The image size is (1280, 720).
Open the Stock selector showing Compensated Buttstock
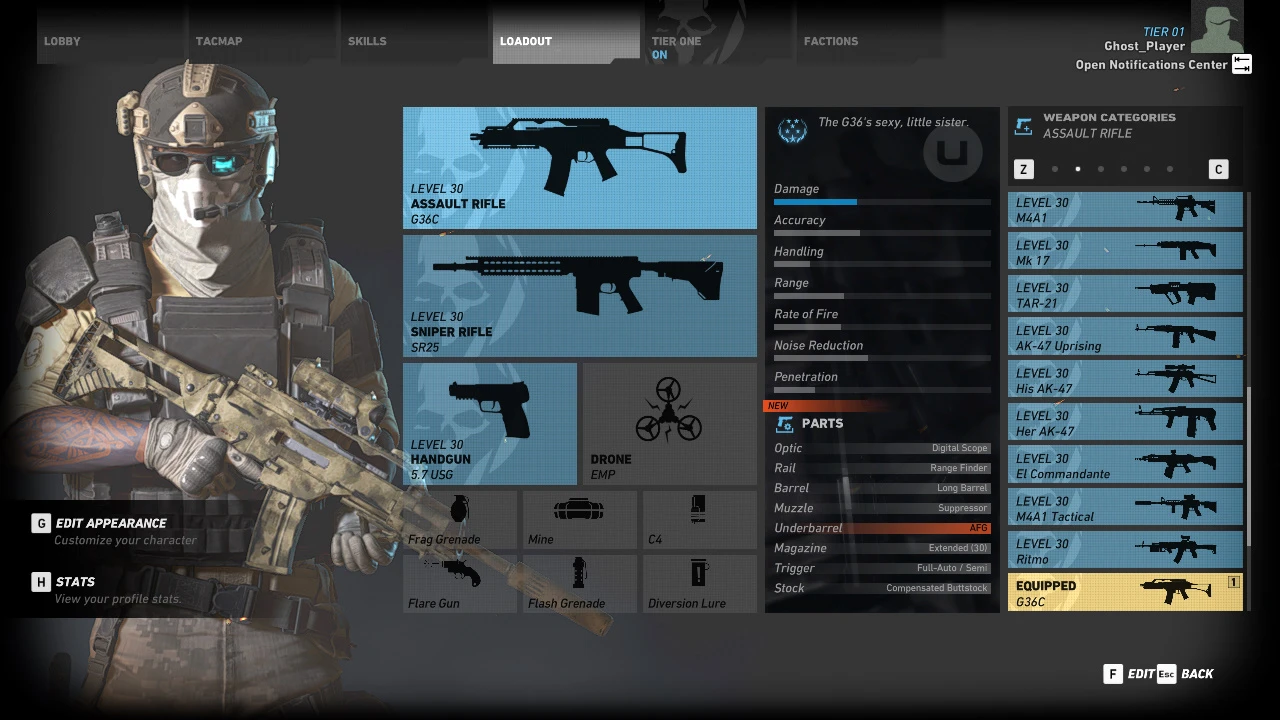click(881, 588)
